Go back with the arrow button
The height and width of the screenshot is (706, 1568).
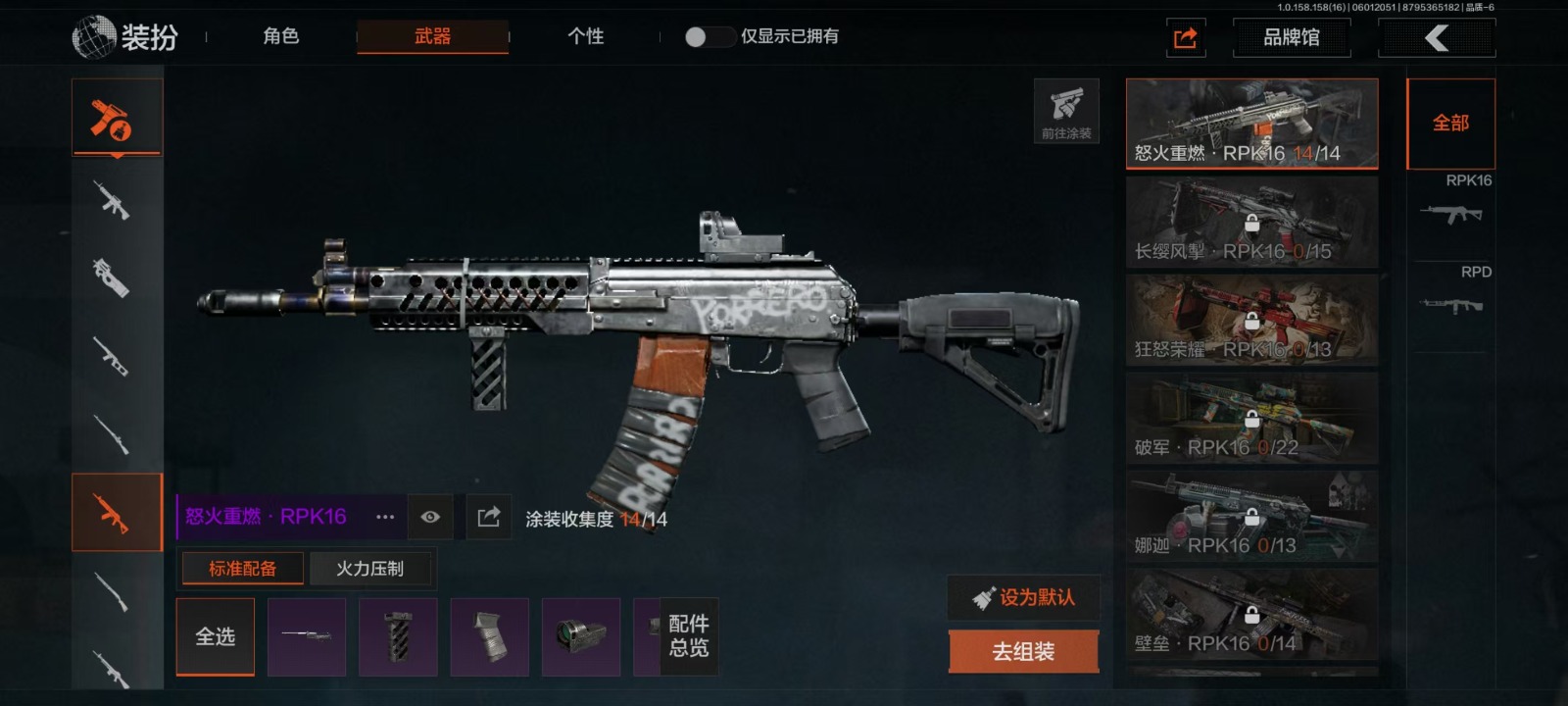tap(1437, 37)
